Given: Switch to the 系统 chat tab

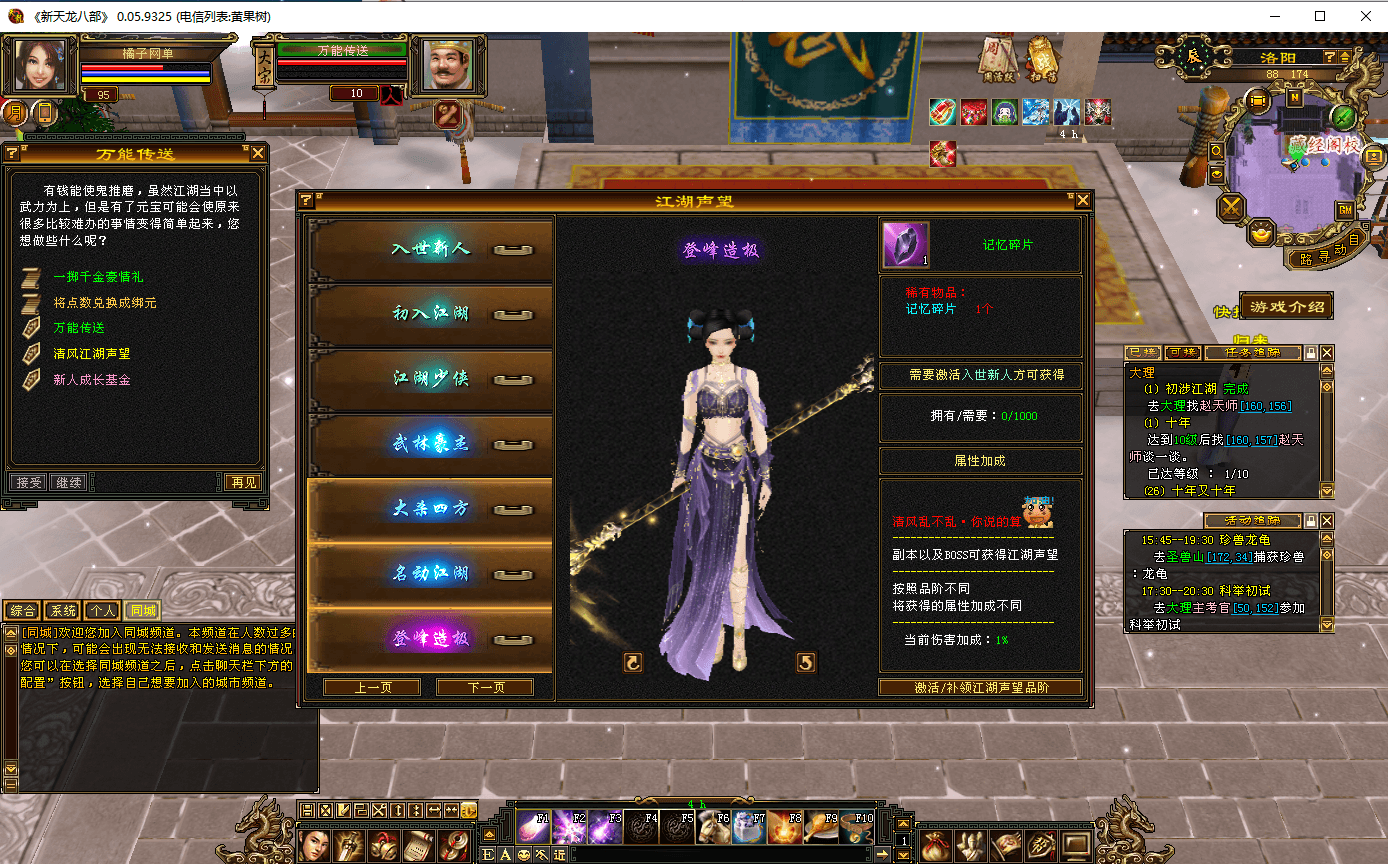Looking at the screenshot, I should pyautogui.click(x=63, y=611).
